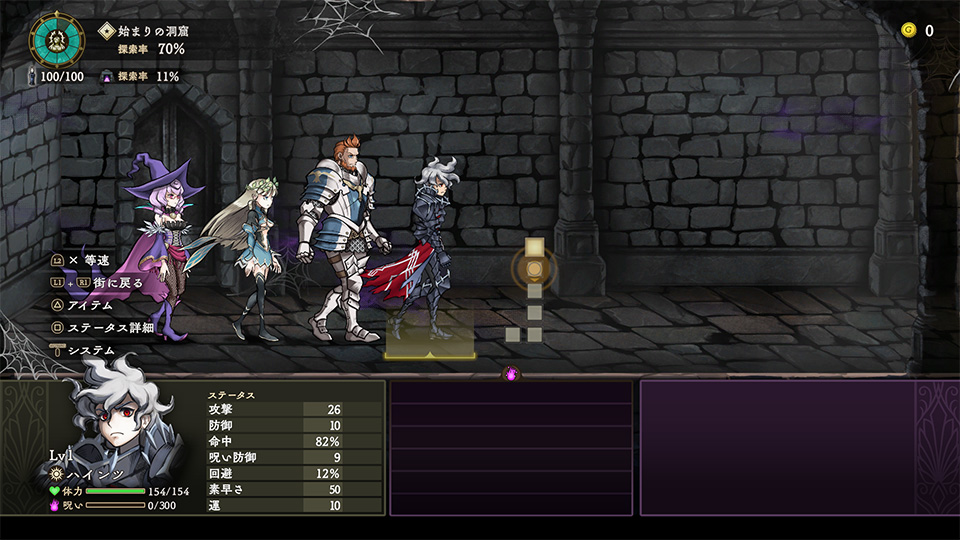Open ステータス詳細 status details
This screenshot has width=960, height=540.
pos(109,327)
